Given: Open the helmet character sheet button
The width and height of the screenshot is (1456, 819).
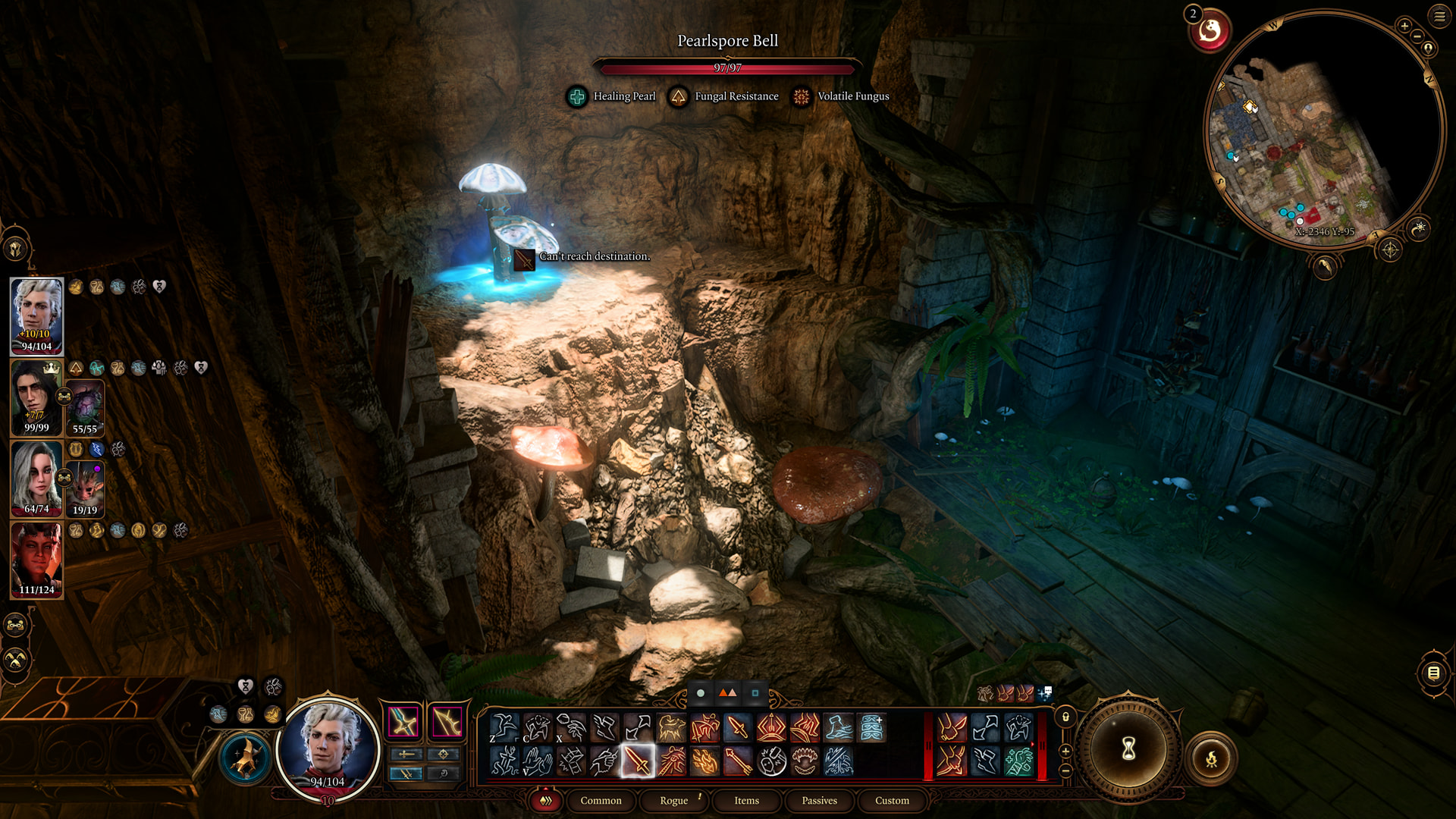Looking at the screenshot, I should coord(16,248).
